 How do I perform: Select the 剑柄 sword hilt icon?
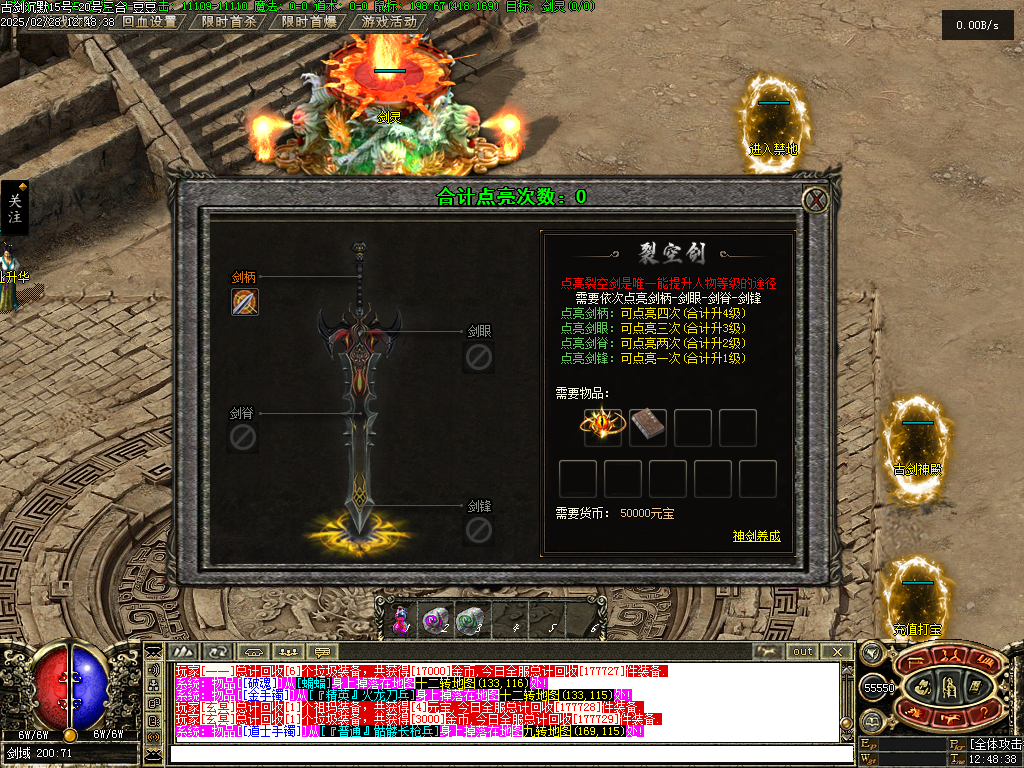[x=245, y=301]
